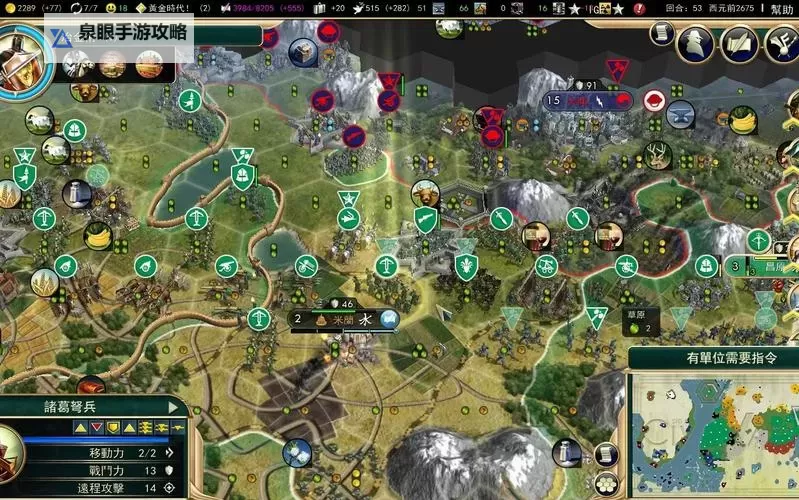Click the scroll notification log icon

[661, 33]
